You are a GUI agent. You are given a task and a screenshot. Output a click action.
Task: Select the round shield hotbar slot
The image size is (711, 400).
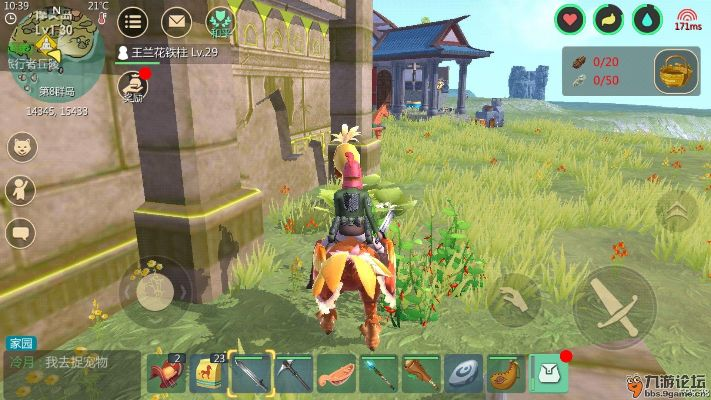463,373
